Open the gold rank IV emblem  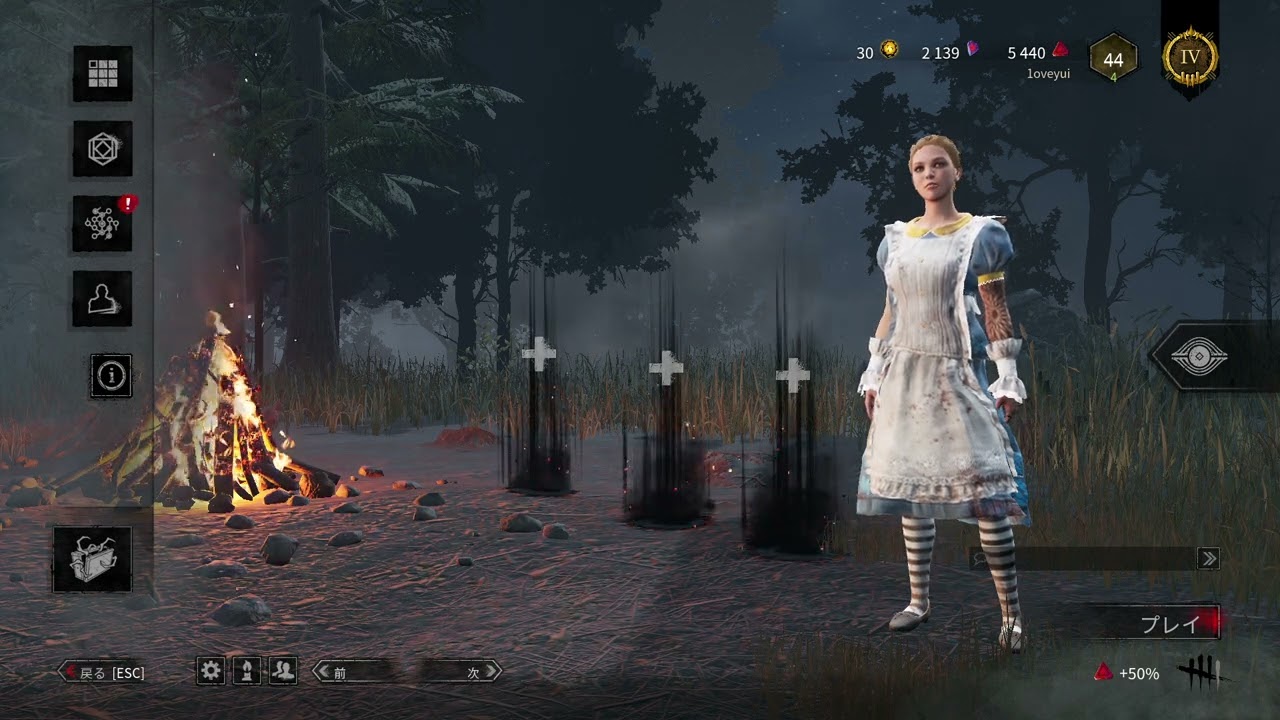(1190, 57)
